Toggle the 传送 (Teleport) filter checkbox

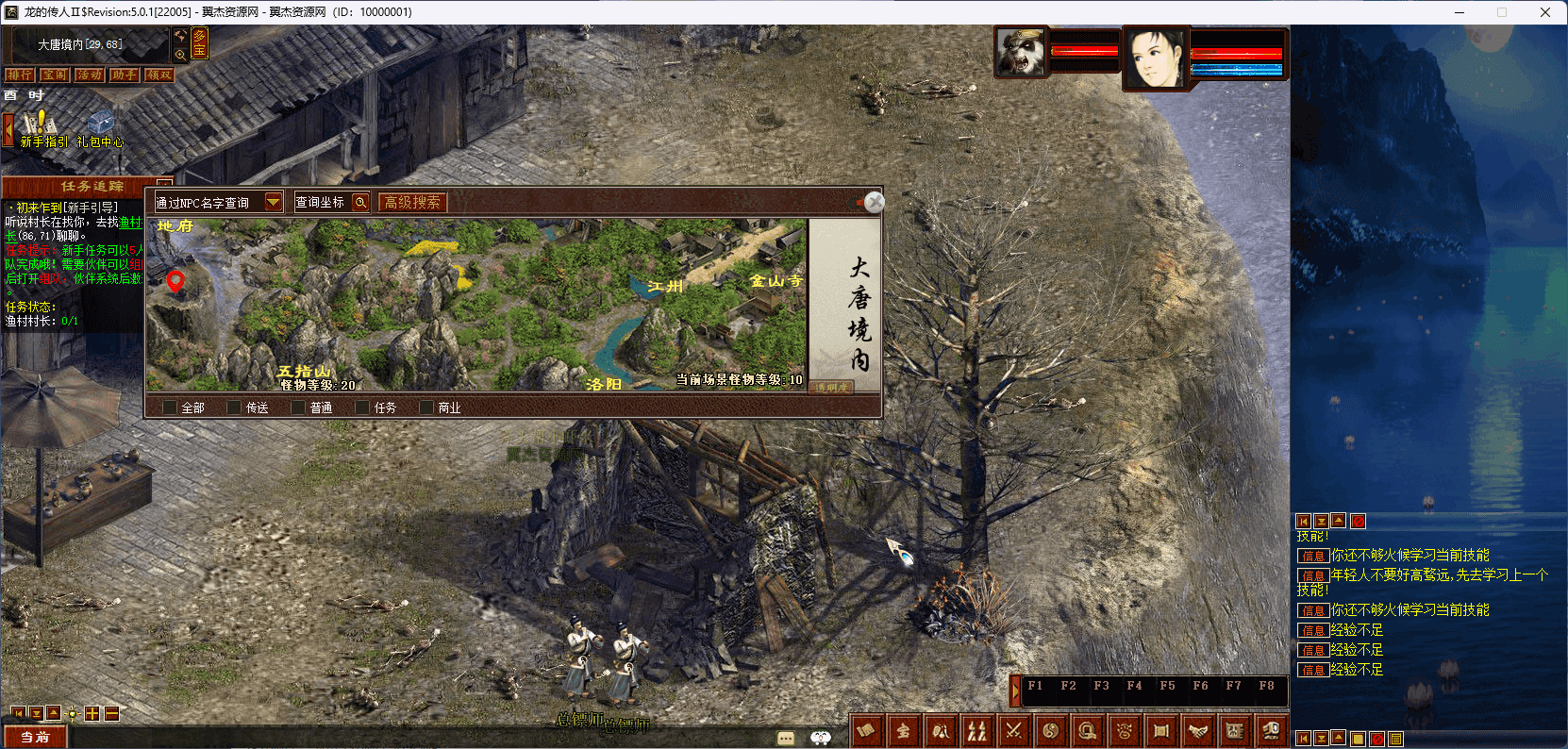[x=235, y=408]
